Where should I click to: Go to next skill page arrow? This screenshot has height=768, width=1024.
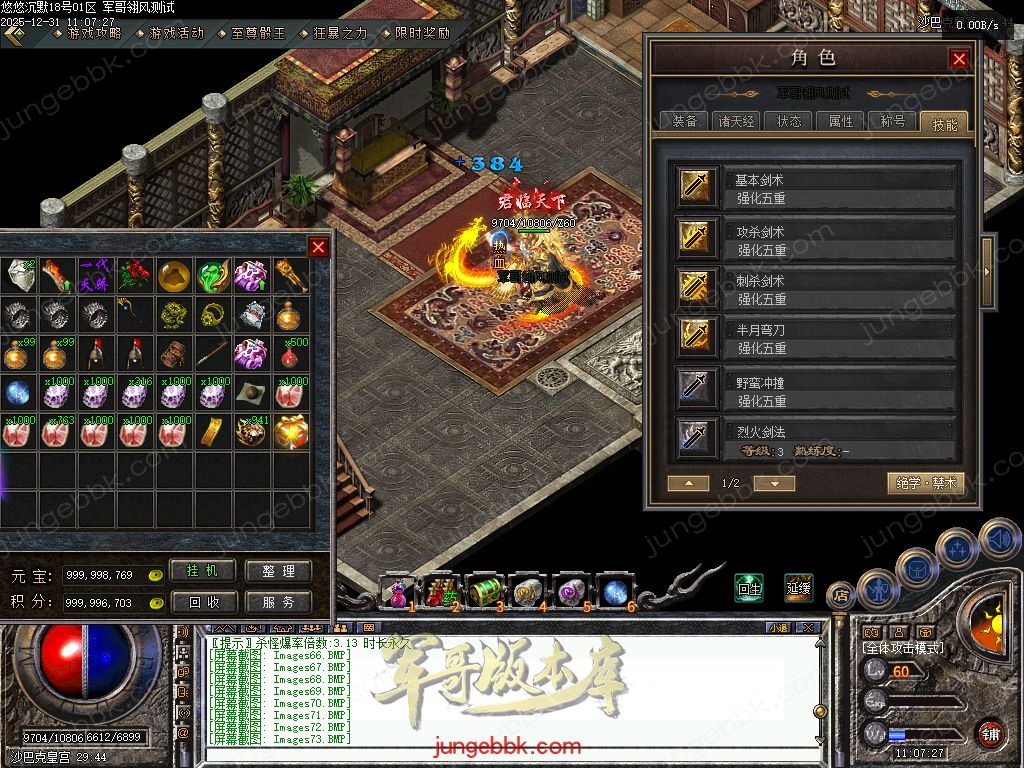[774, 483]
